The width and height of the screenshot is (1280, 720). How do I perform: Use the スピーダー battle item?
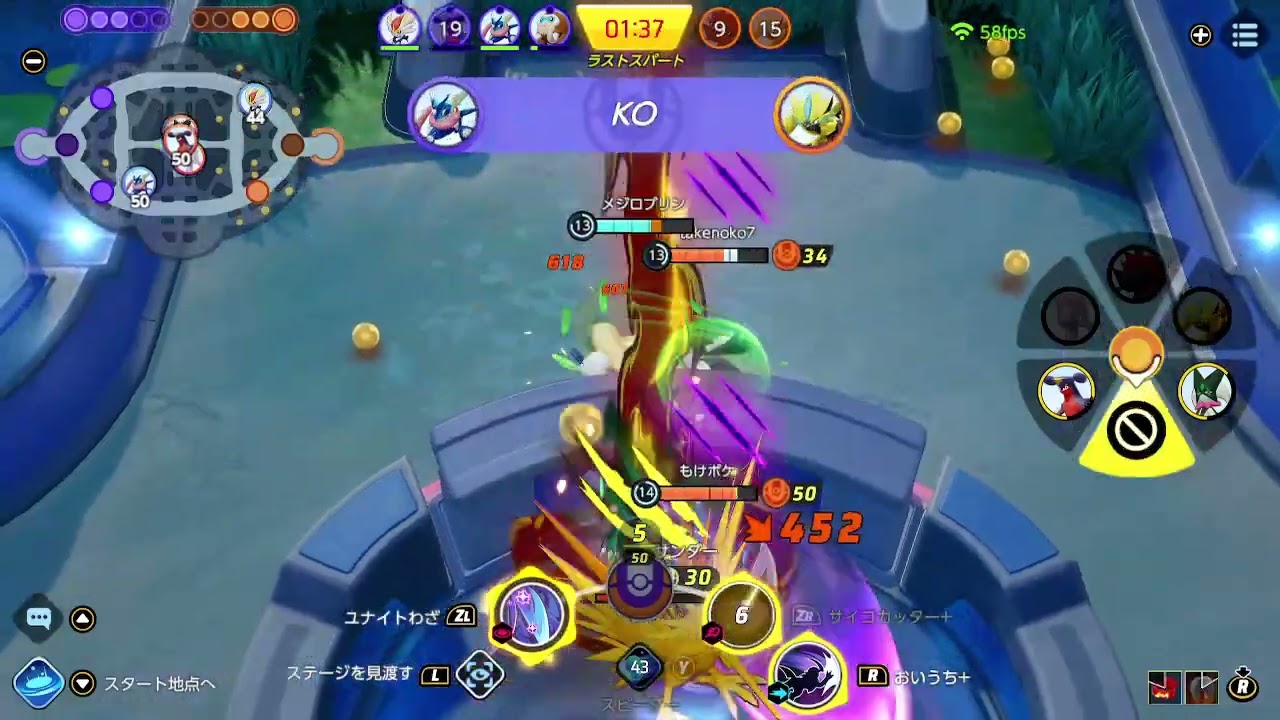[639, 668]
